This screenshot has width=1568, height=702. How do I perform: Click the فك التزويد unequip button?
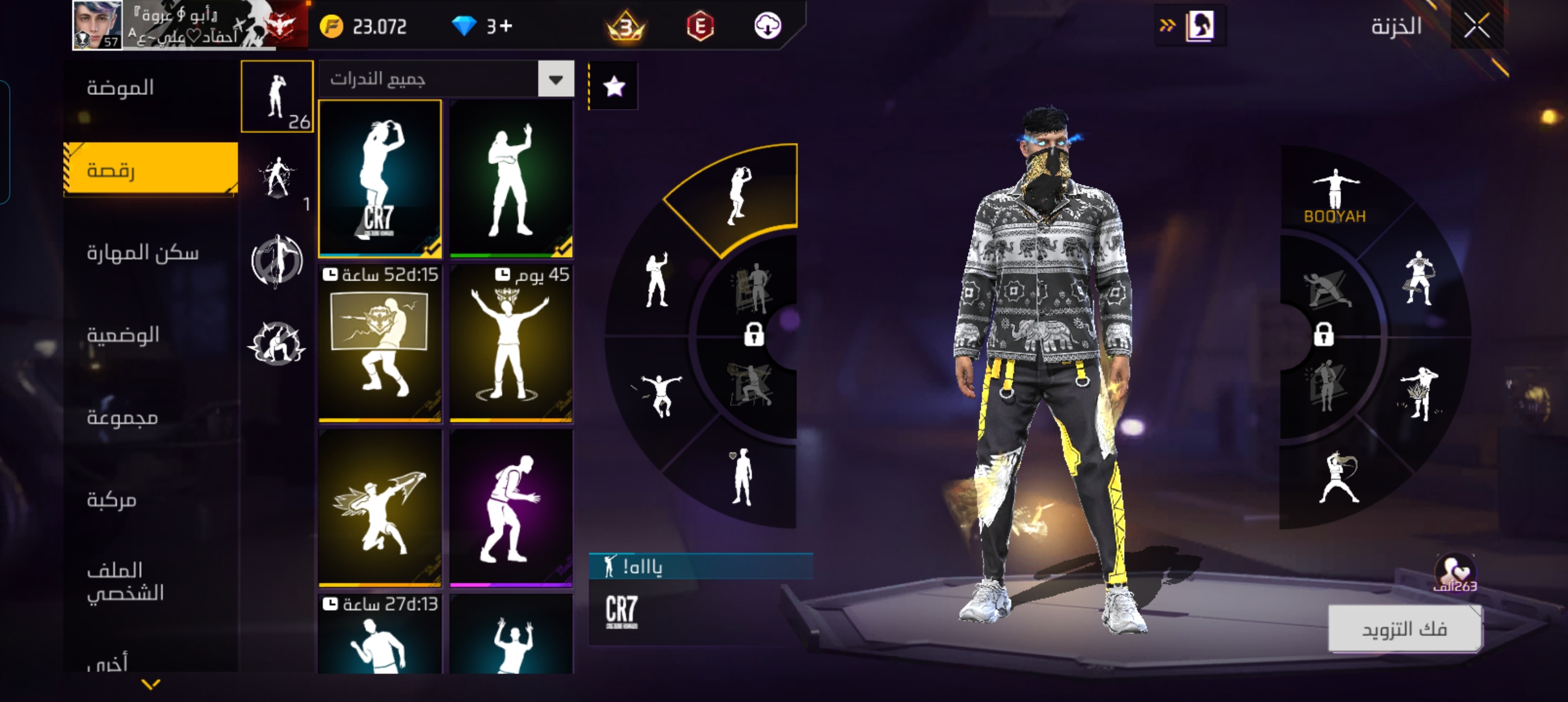[x=1404, y=629]
